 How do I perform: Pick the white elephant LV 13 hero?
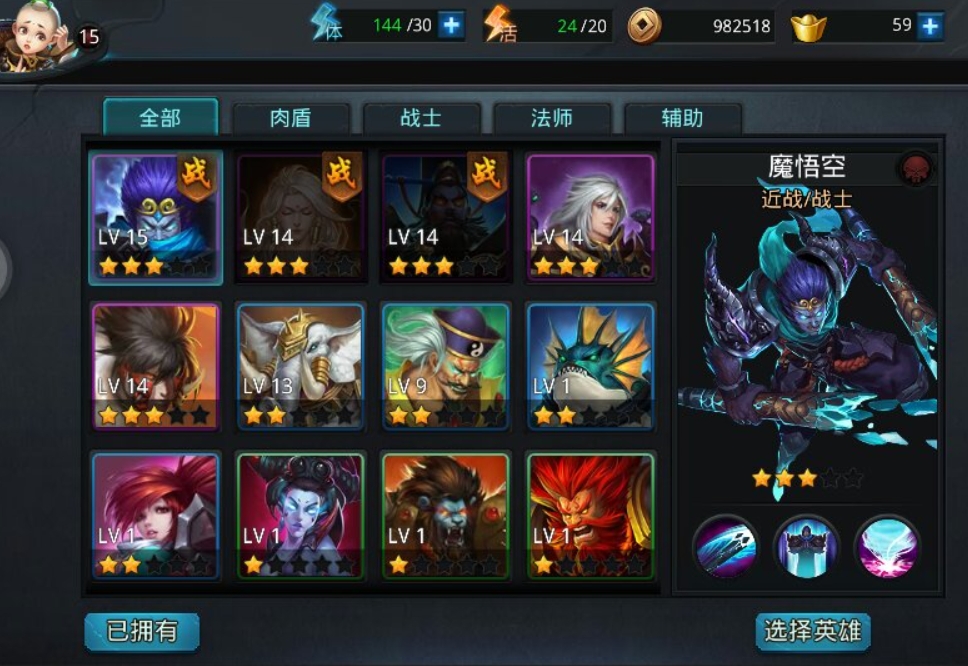pos(300,366)
